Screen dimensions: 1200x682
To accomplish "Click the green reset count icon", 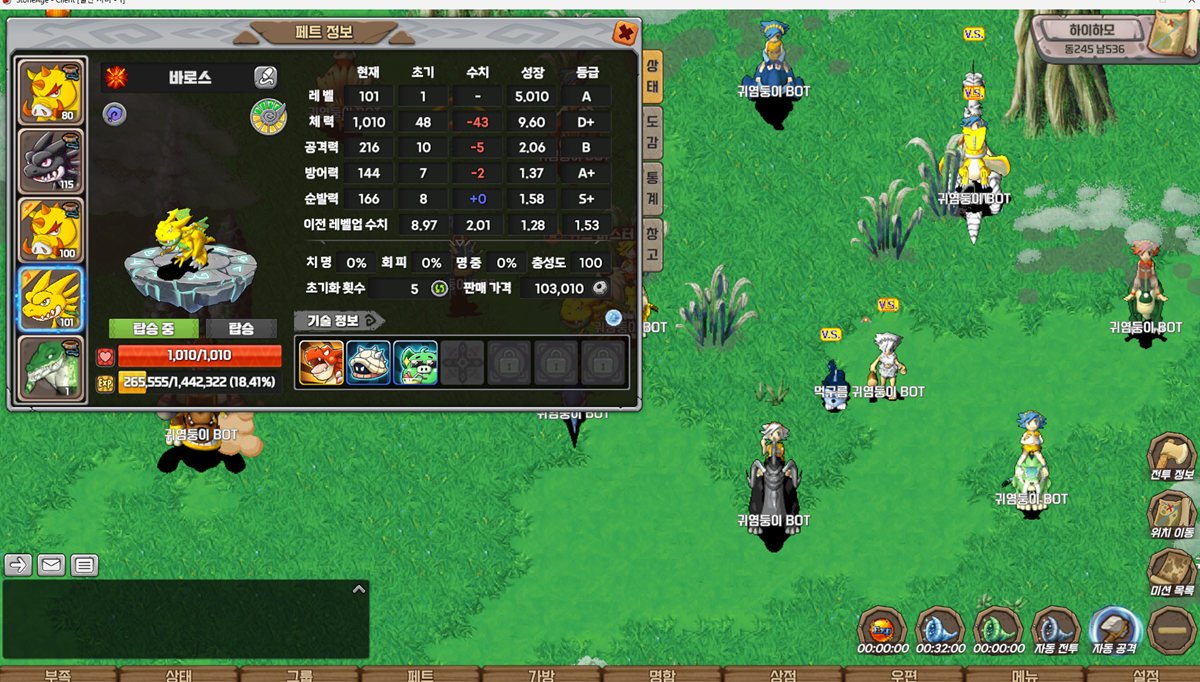I will 439,288.
